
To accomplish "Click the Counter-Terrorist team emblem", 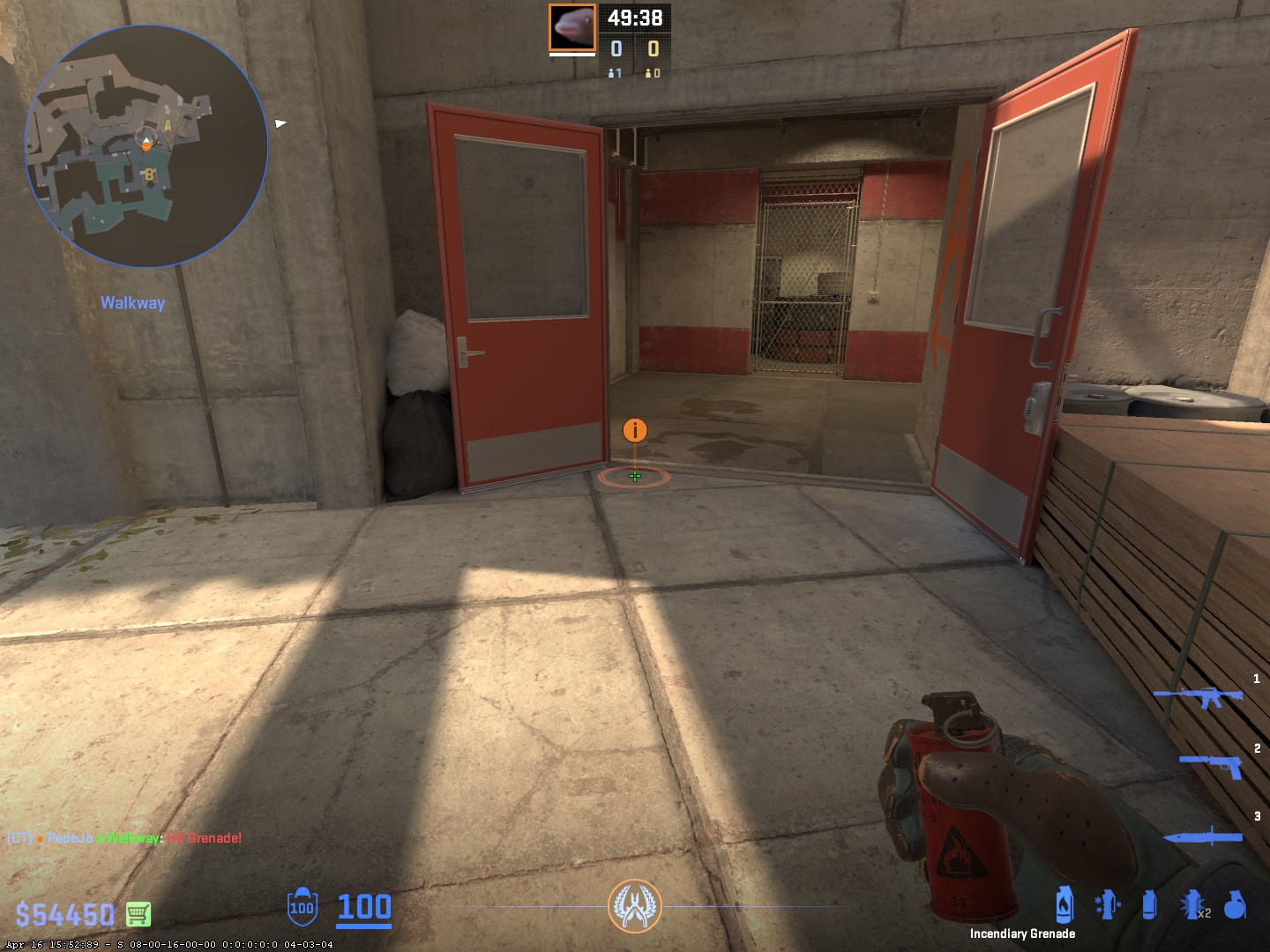I will click(634, 906).
